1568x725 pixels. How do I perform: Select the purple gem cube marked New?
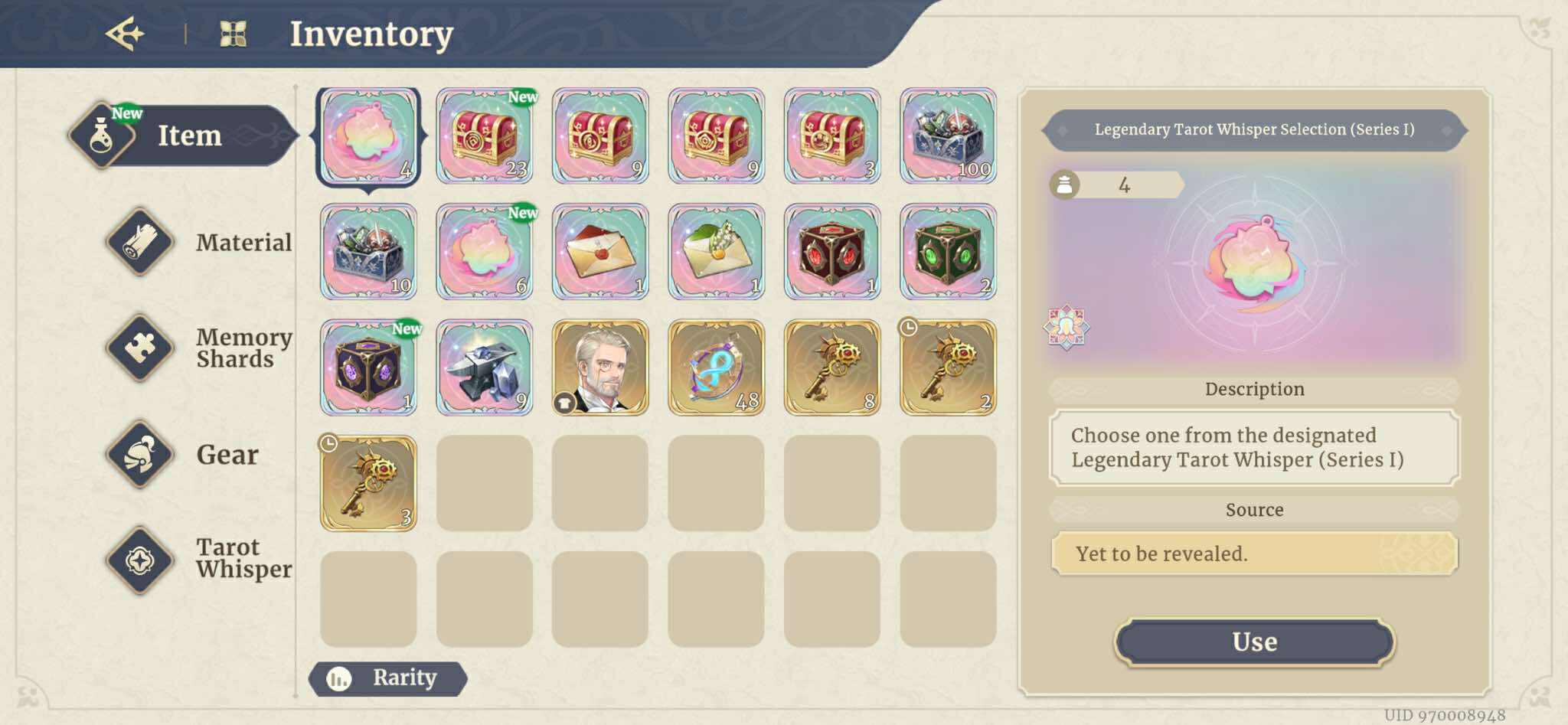click(368, 367)
